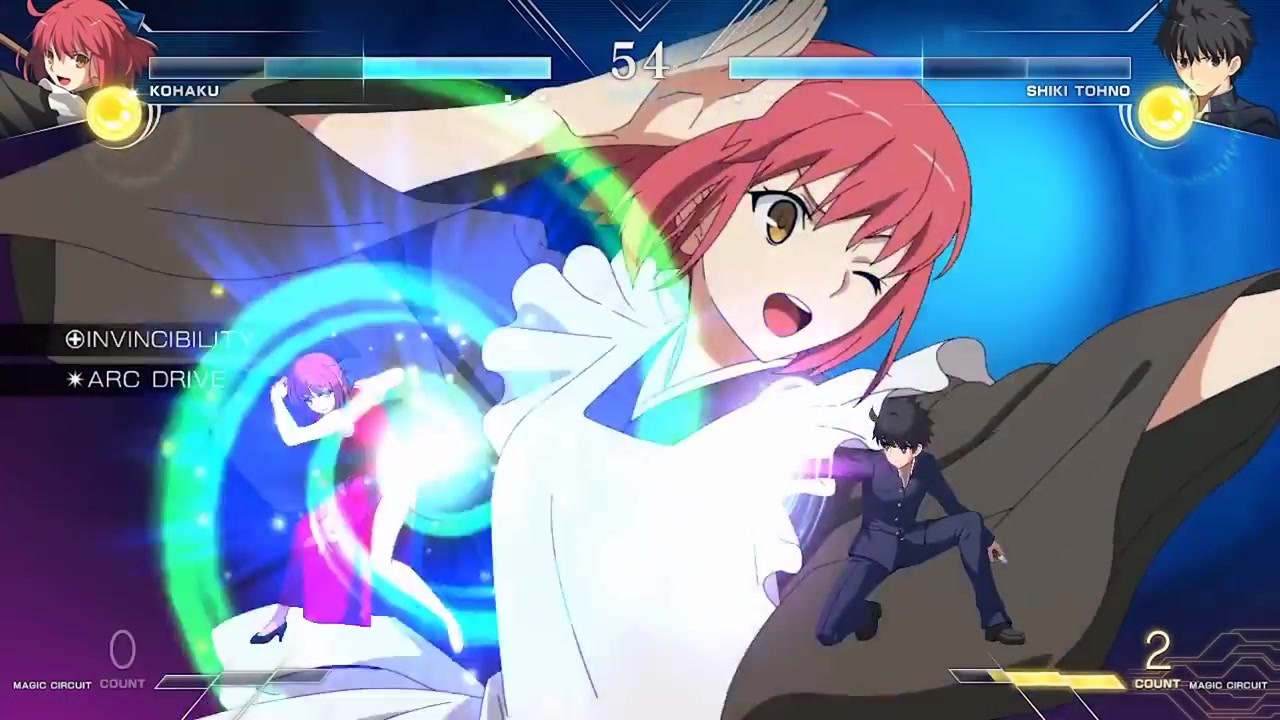Click the Magic Circuit emblem at bottom right
This screenshot has height=720, width=1280.
[x=1230, y=685]
